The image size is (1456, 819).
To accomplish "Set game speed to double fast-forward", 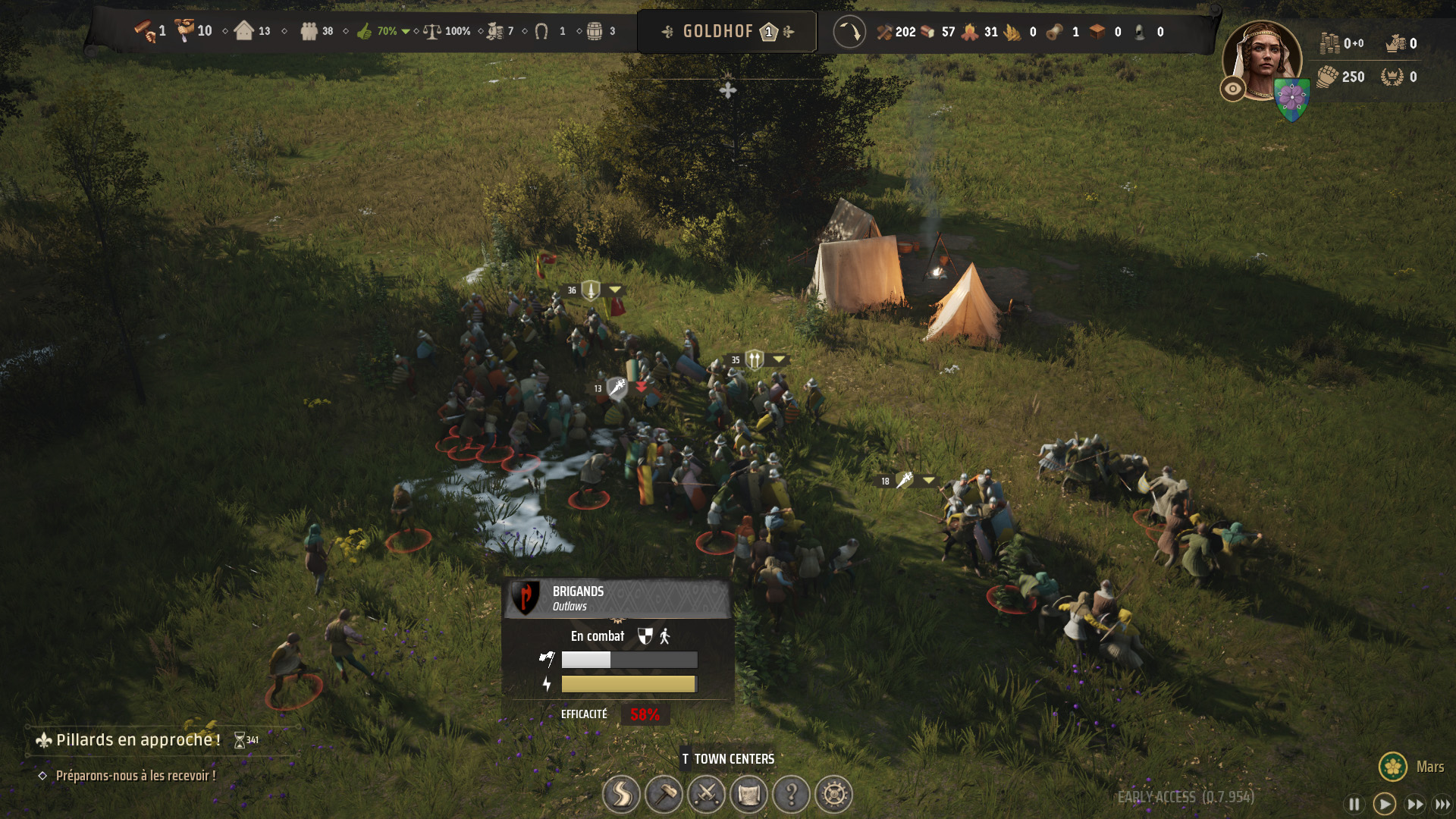I will point(1414,804).
